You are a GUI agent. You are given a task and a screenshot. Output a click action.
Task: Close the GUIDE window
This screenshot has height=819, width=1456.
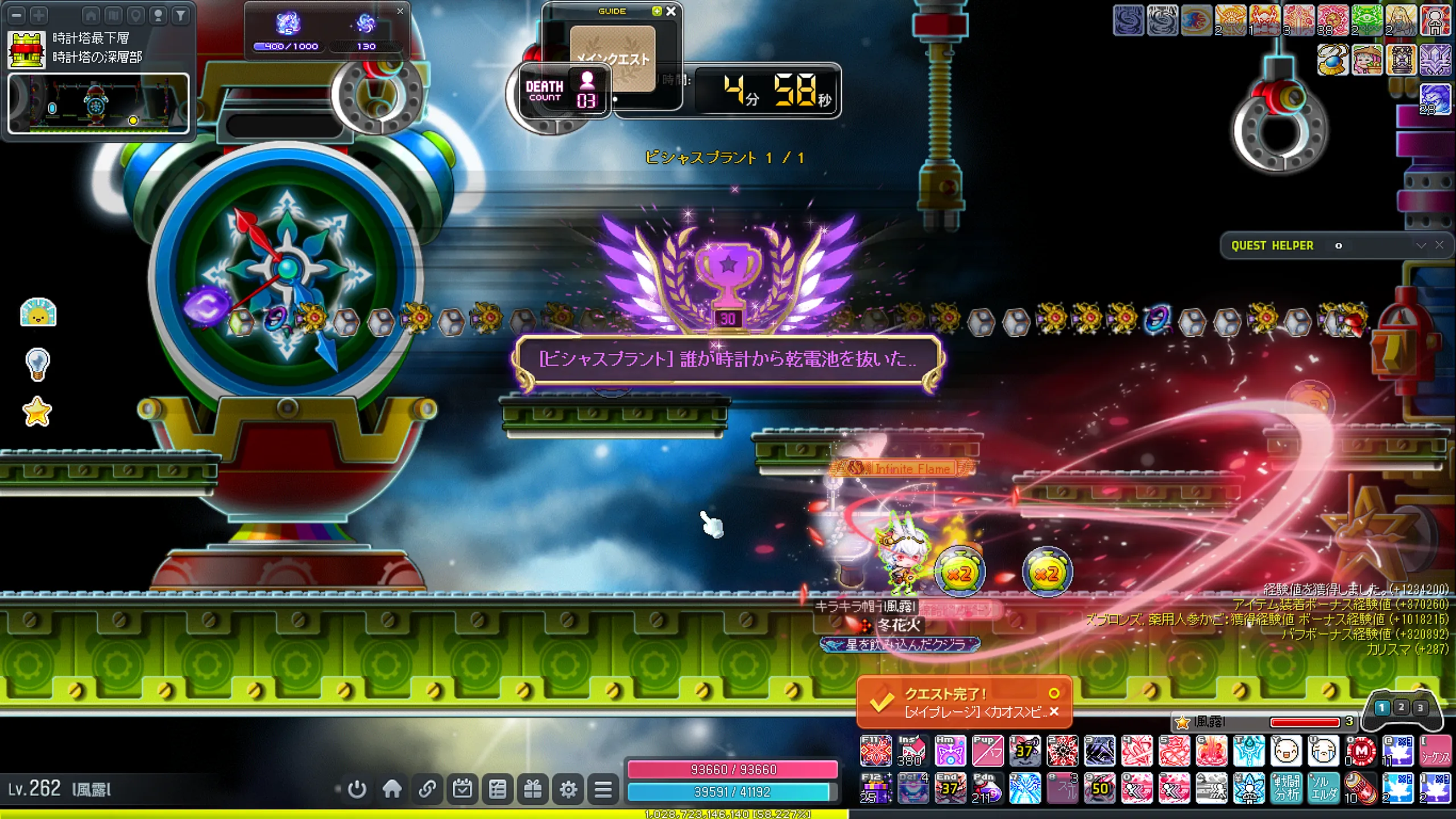click(x=671, y=11)
